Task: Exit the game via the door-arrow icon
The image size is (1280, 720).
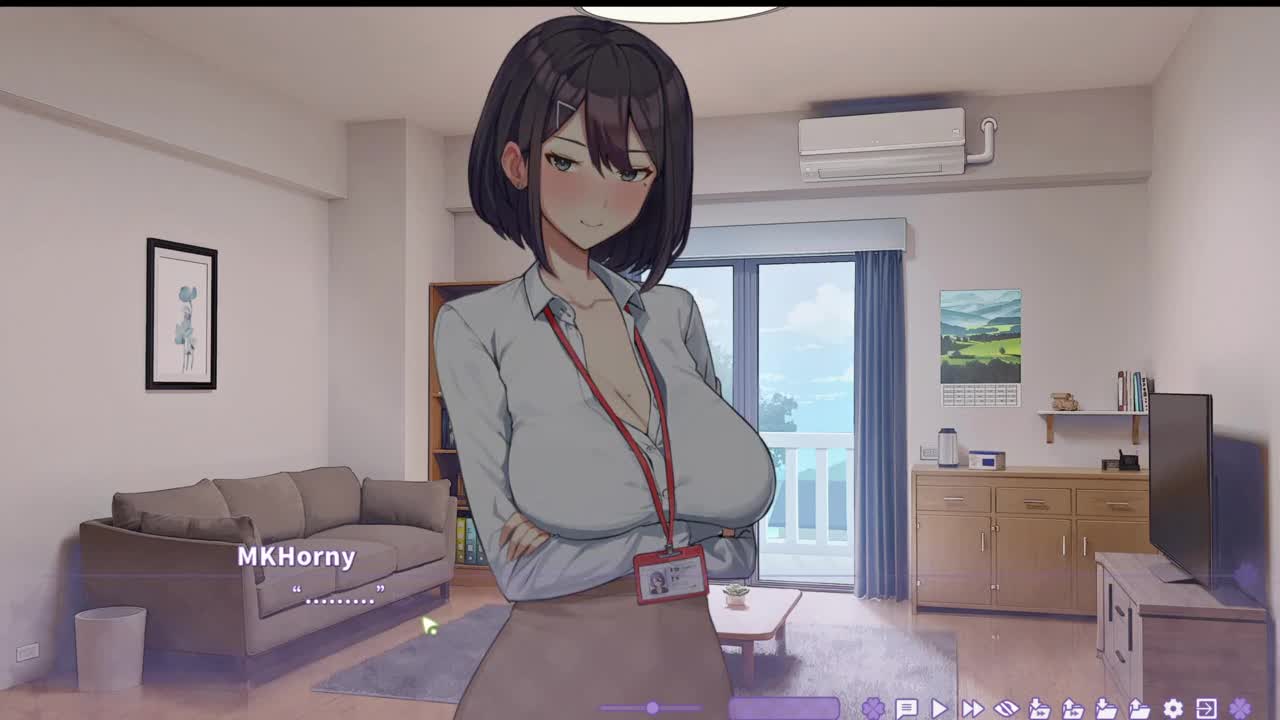Action: pyautogui.click(x=1206, y=709)
